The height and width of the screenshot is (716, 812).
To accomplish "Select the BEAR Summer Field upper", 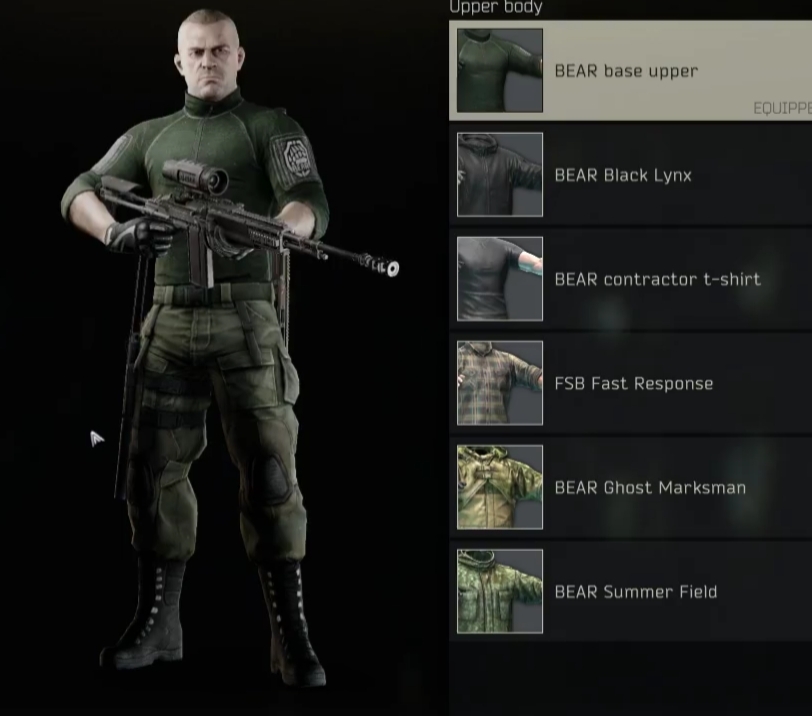I will pyautogui.click(x=636, y=592).
